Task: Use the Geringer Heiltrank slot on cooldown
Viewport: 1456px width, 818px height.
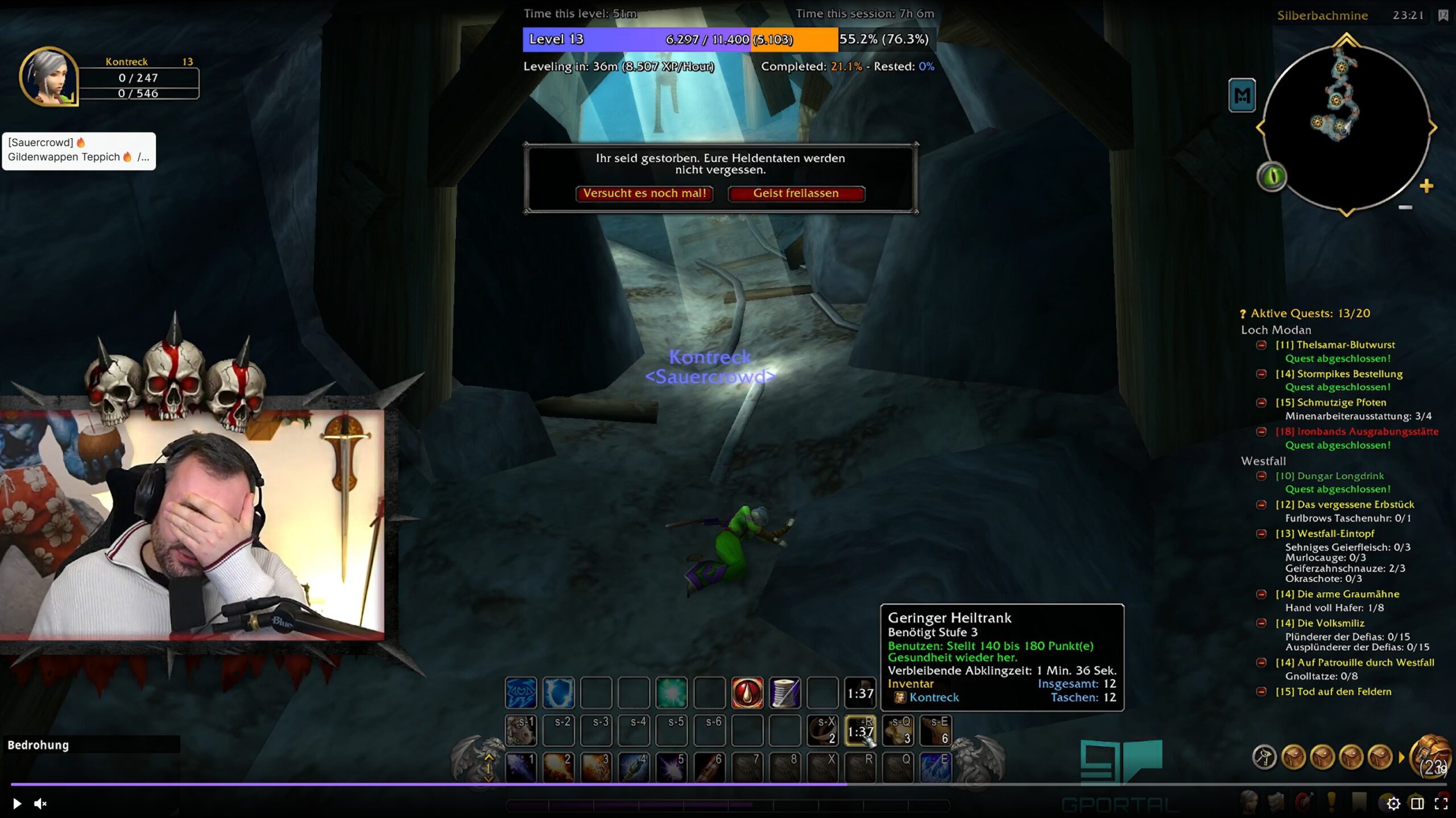Action: (x=860, y=730)
